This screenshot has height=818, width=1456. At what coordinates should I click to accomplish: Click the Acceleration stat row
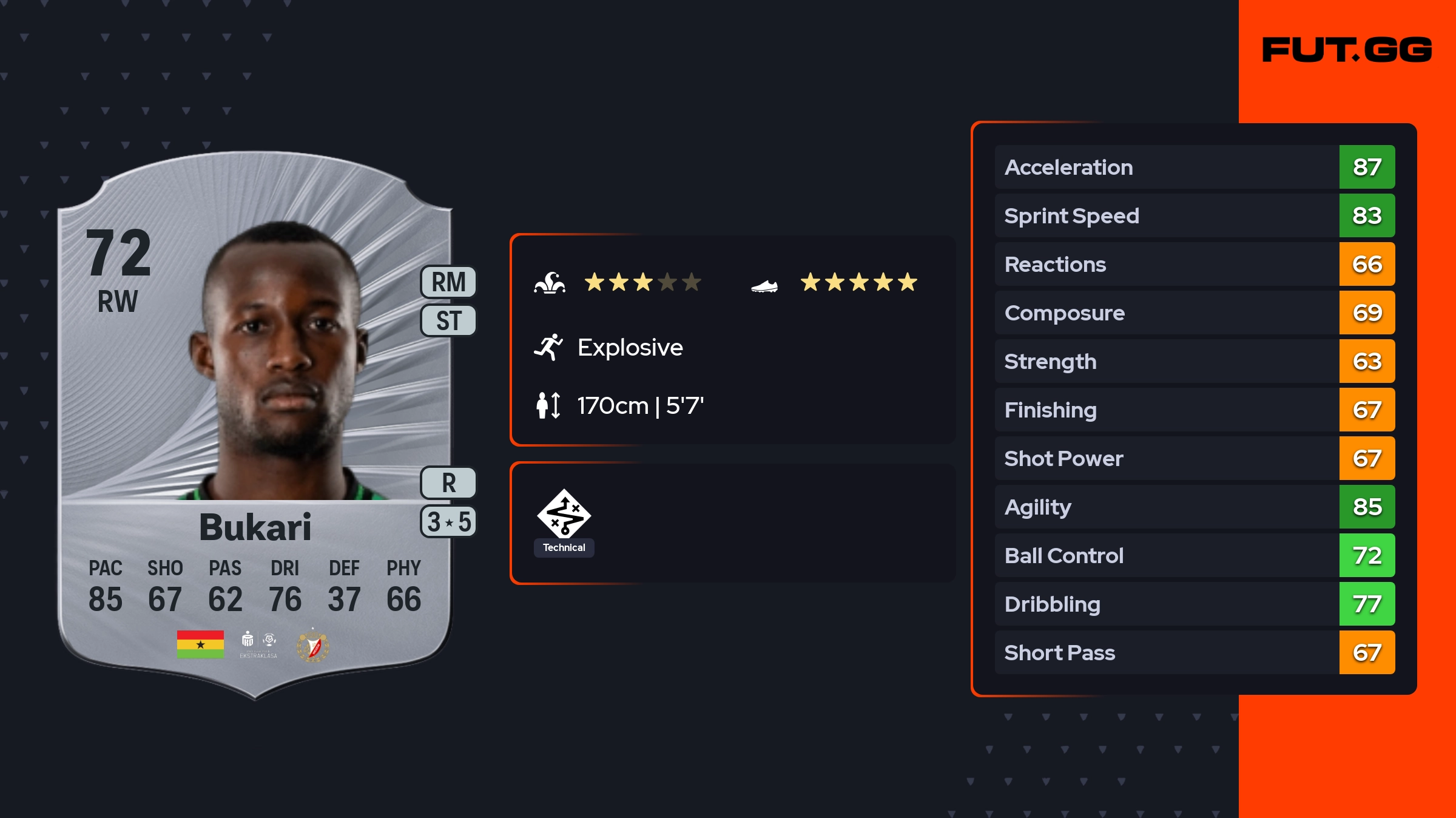click(x=1194, y=167)
